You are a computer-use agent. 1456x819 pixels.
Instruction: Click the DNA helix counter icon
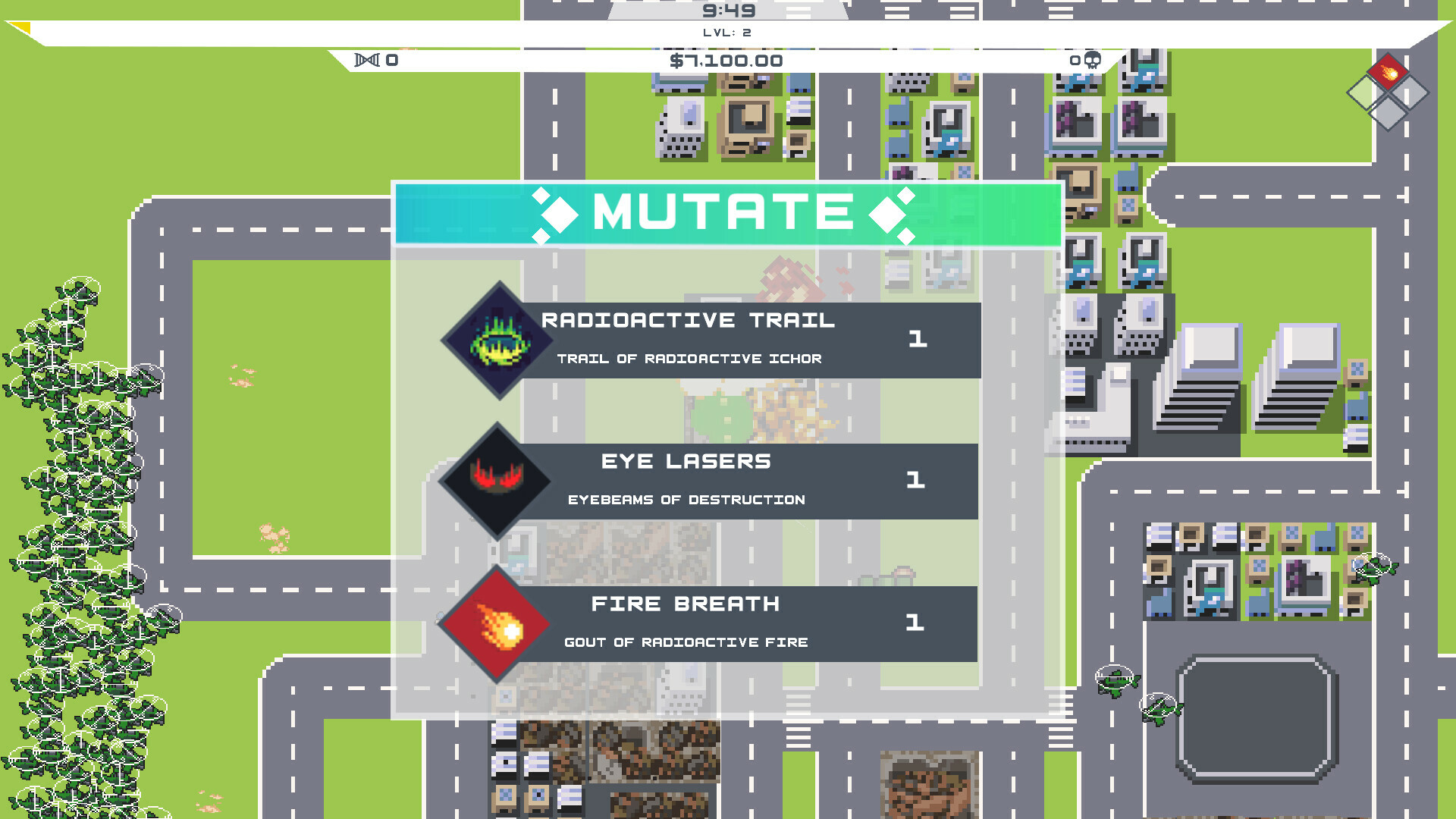tap(367, 59)
